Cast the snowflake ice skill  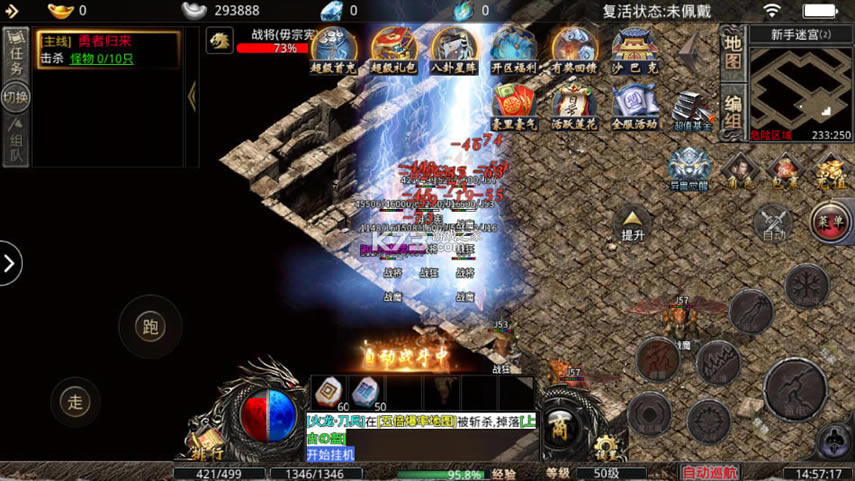[806, 286]
